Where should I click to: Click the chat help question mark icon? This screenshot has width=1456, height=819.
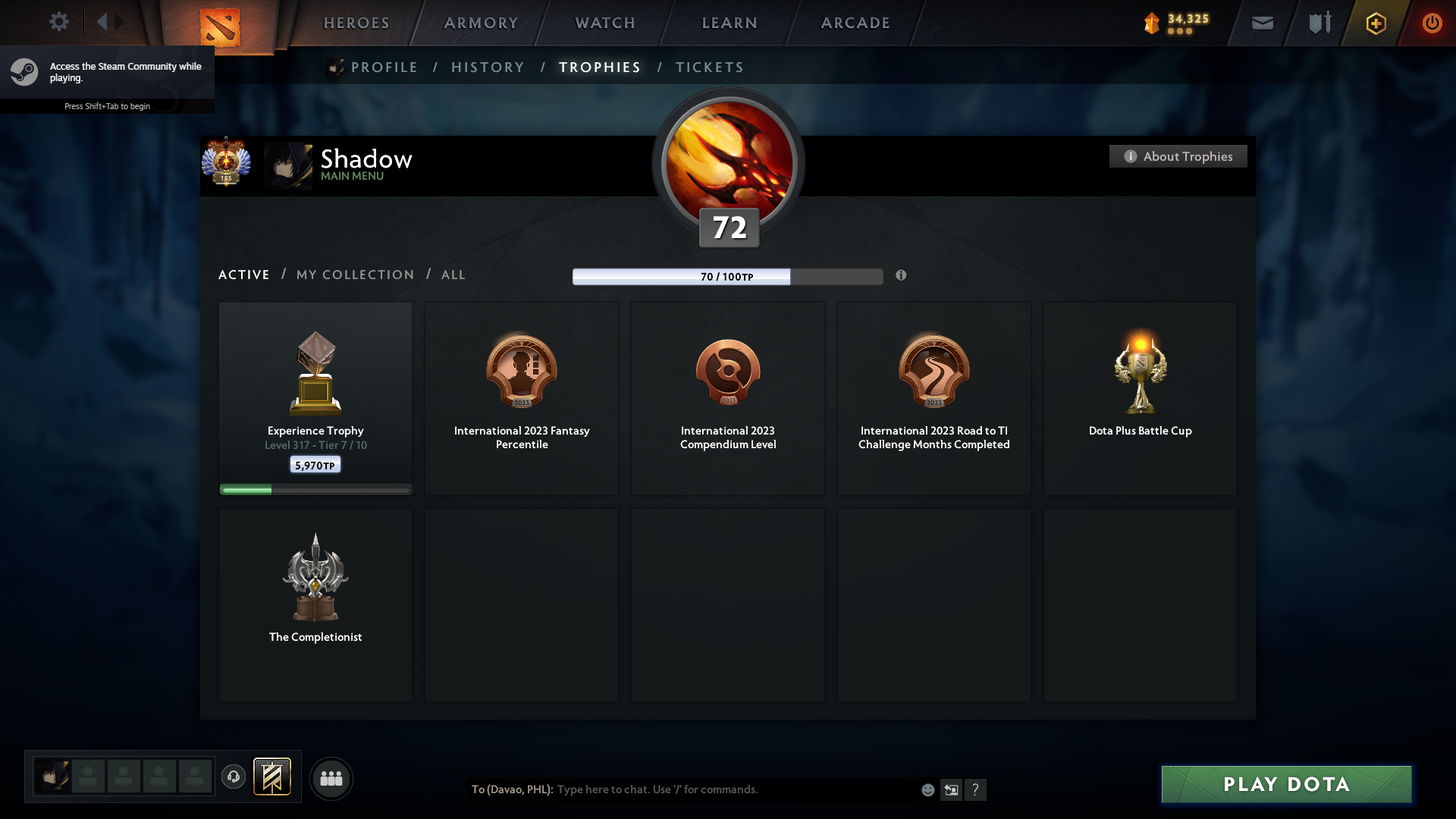click(977, 789)
